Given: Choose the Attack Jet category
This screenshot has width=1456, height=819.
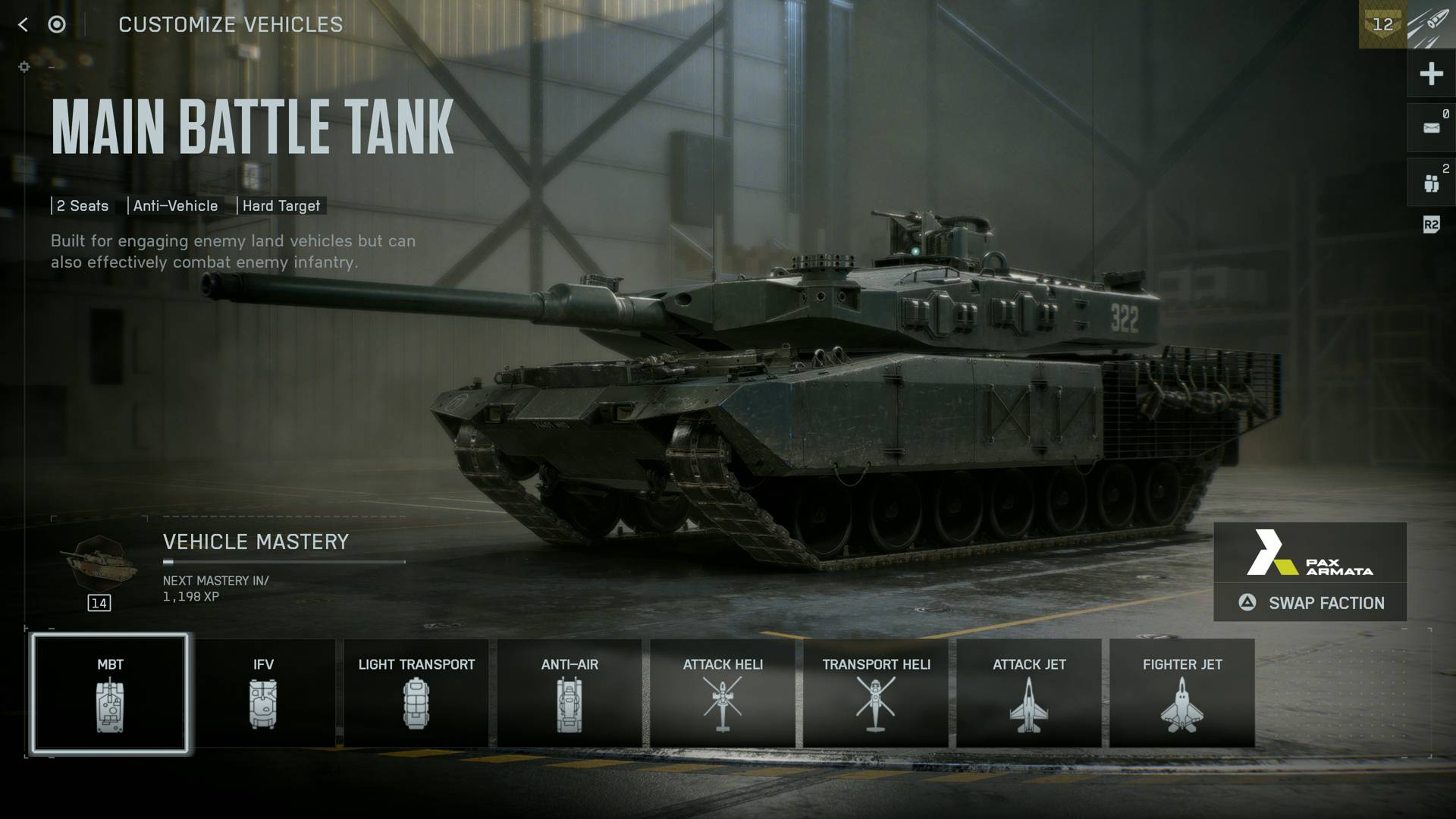Looking at the screenshot, I should (1029, 694).
